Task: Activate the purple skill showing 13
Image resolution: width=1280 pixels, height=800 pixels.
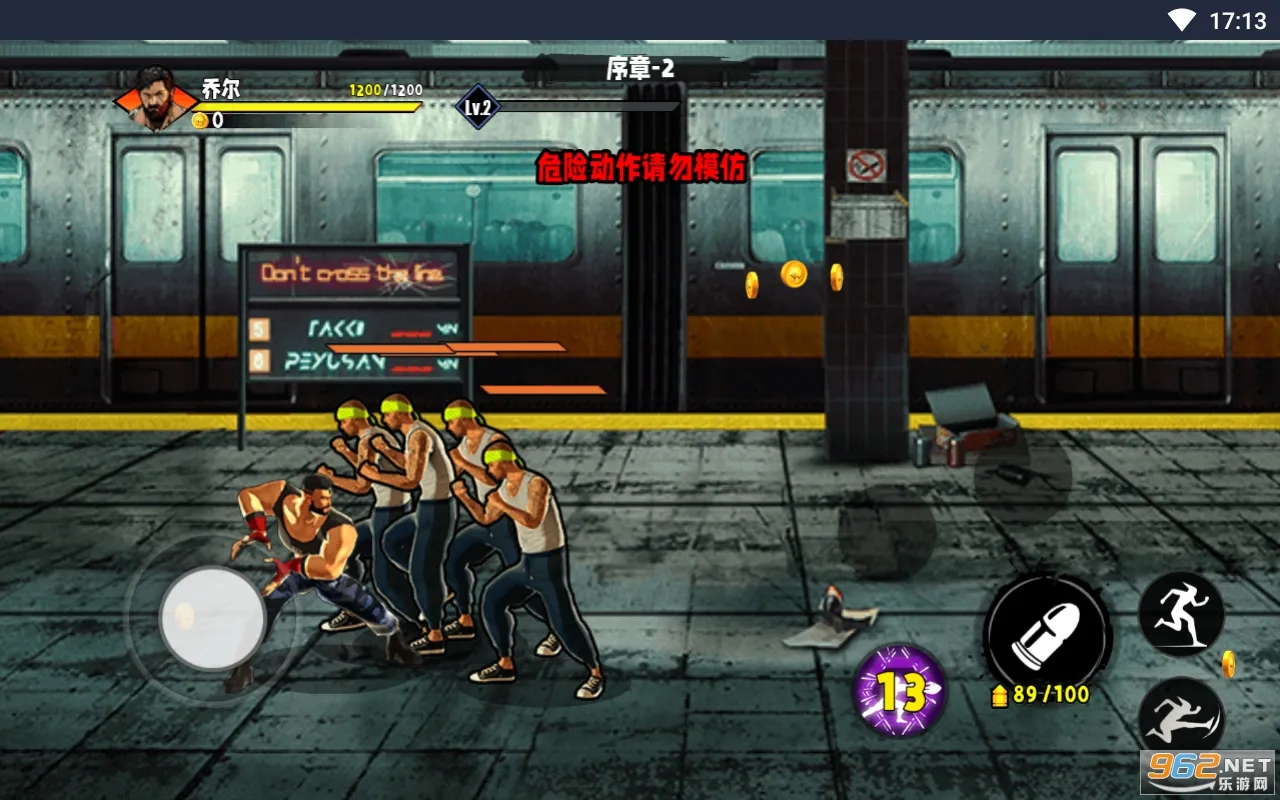Action: (900, 691)
